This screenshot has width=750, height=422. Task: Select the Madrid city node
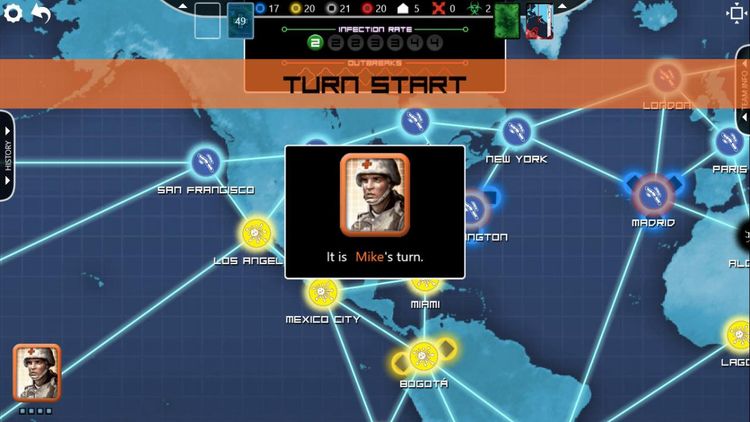pos(652,190)
